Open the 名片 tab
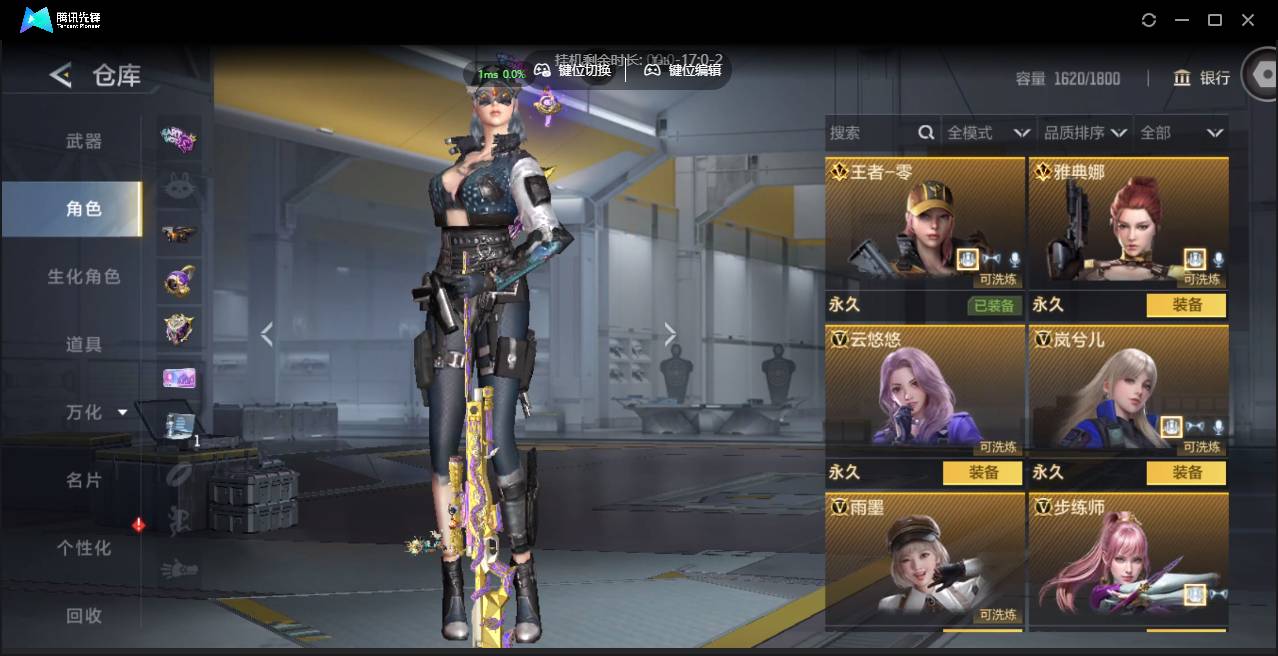 (x=84, y=480)
